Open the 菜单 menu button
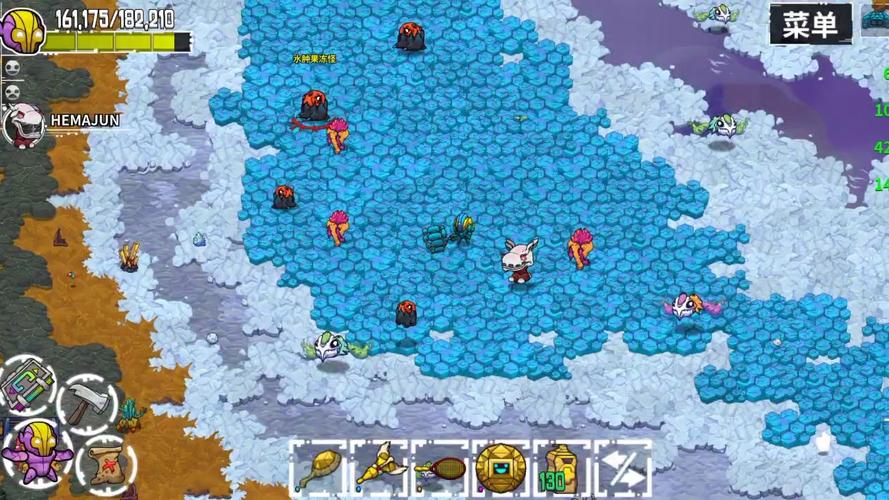 pos(810,24)
